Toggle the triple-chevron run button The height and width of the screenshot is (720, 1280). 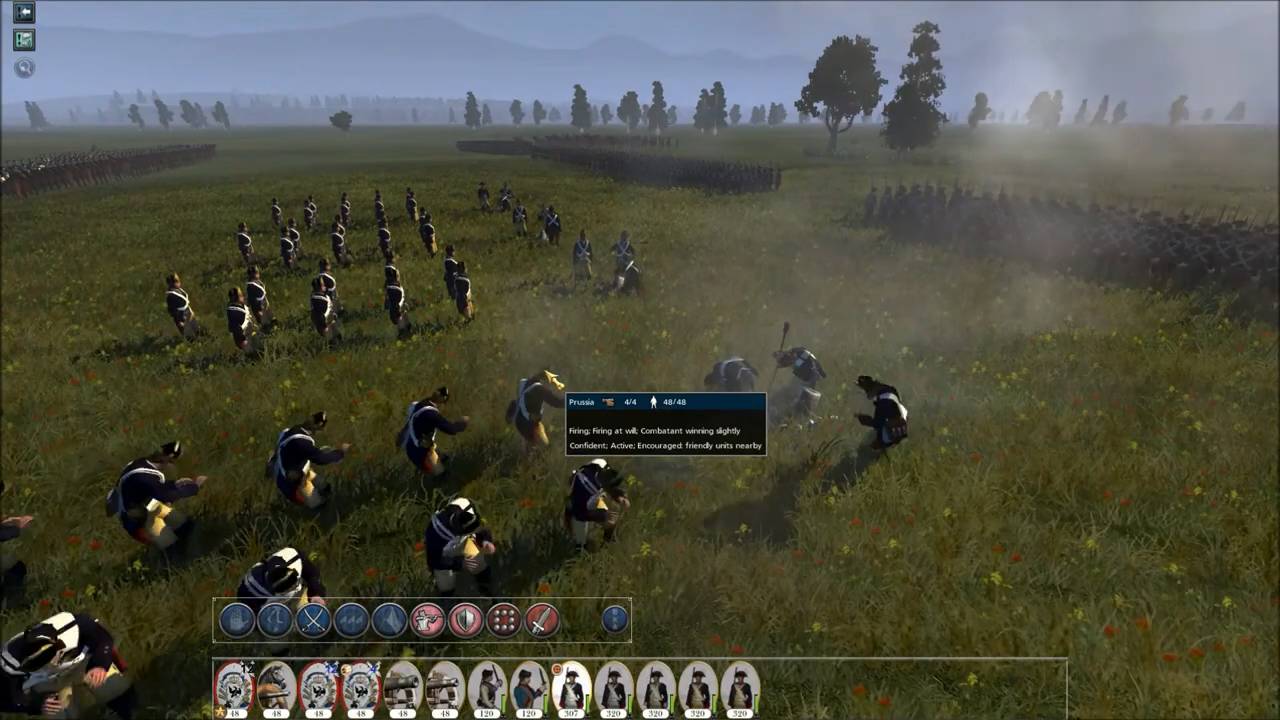[351, 620]
